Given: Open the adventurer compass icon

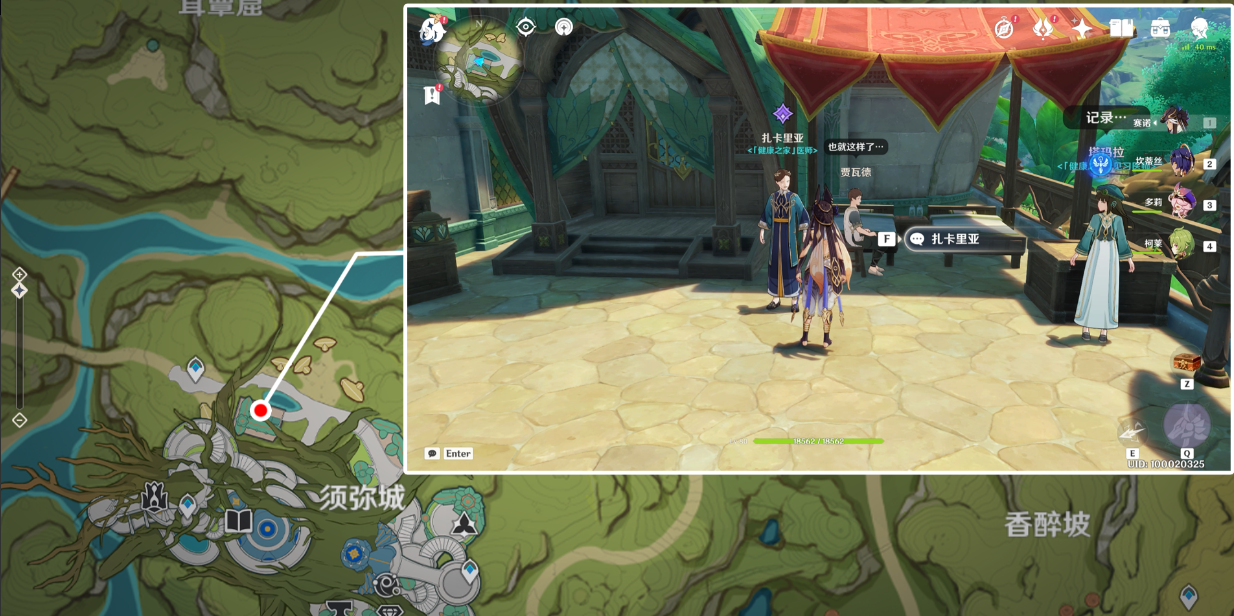Looking at the screenshot, I should point(1004,28).
